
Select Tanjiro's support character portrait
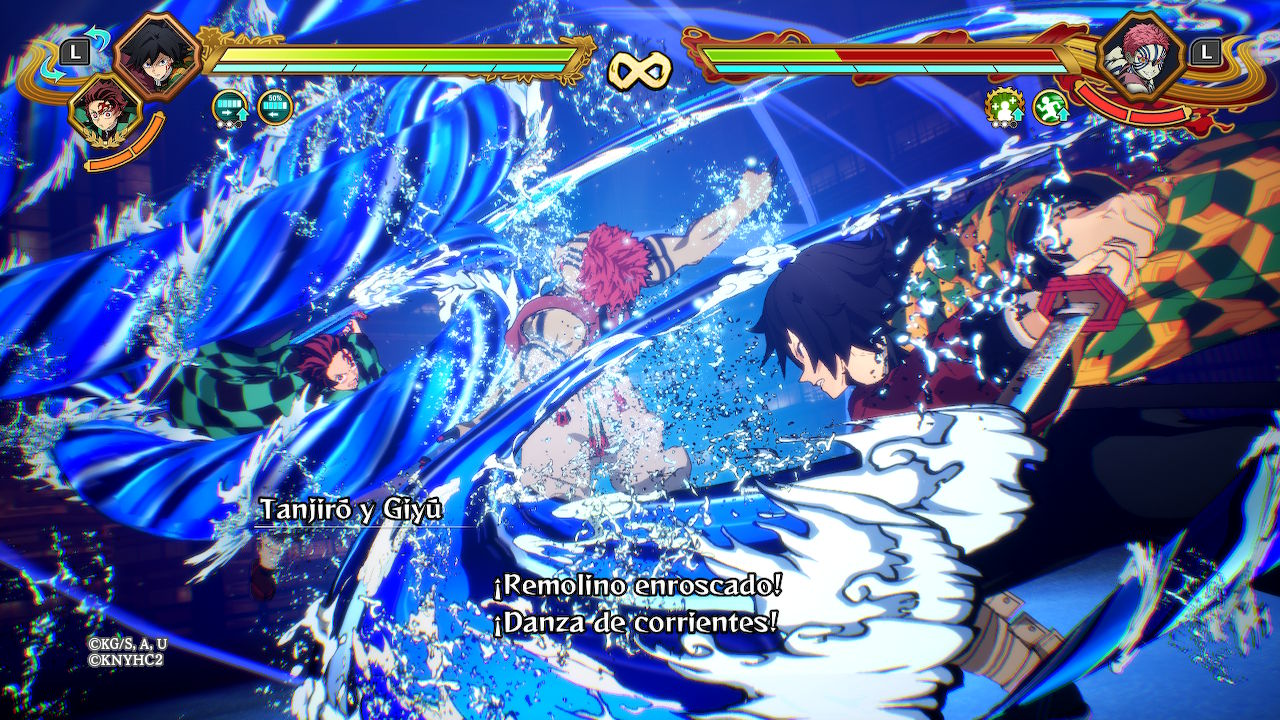pyautogui.click(x=104, y=109)
